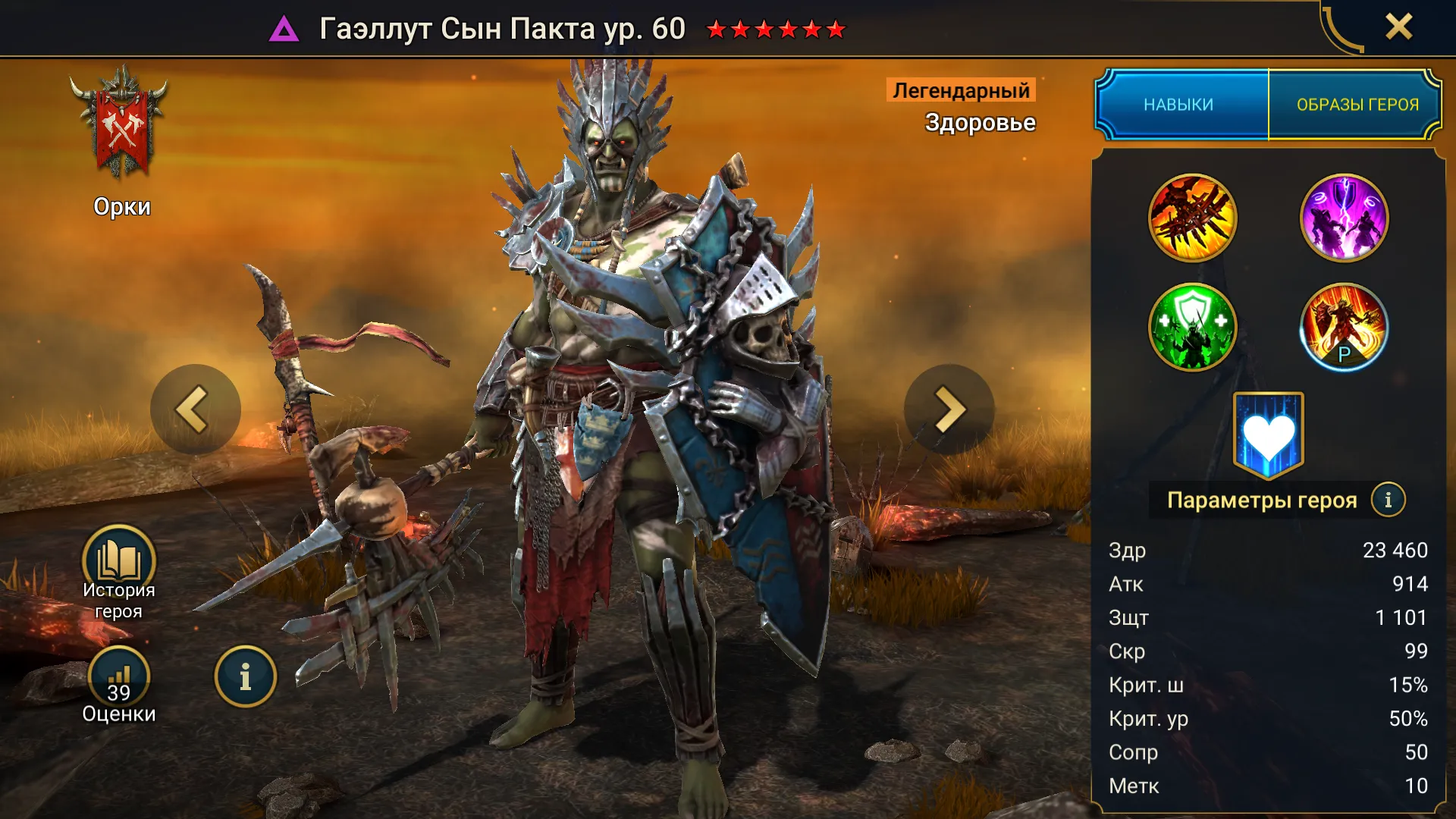The height and width of the screenshot is (819, 1456).
Task: Select the purple lightning skill icon
Action: click(1344, 218)
